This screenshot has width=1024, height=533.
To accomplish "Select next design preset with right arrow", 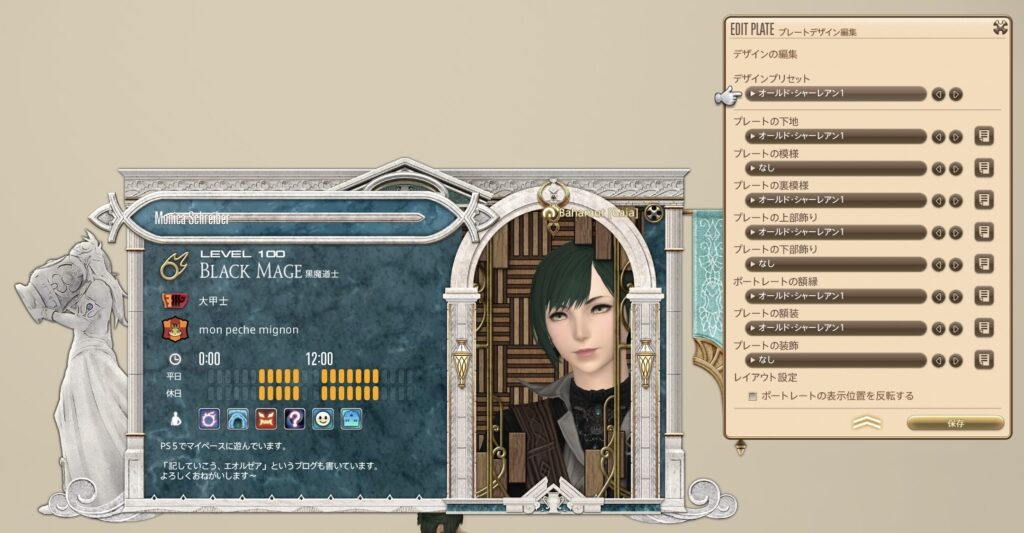I will point(956,94).
